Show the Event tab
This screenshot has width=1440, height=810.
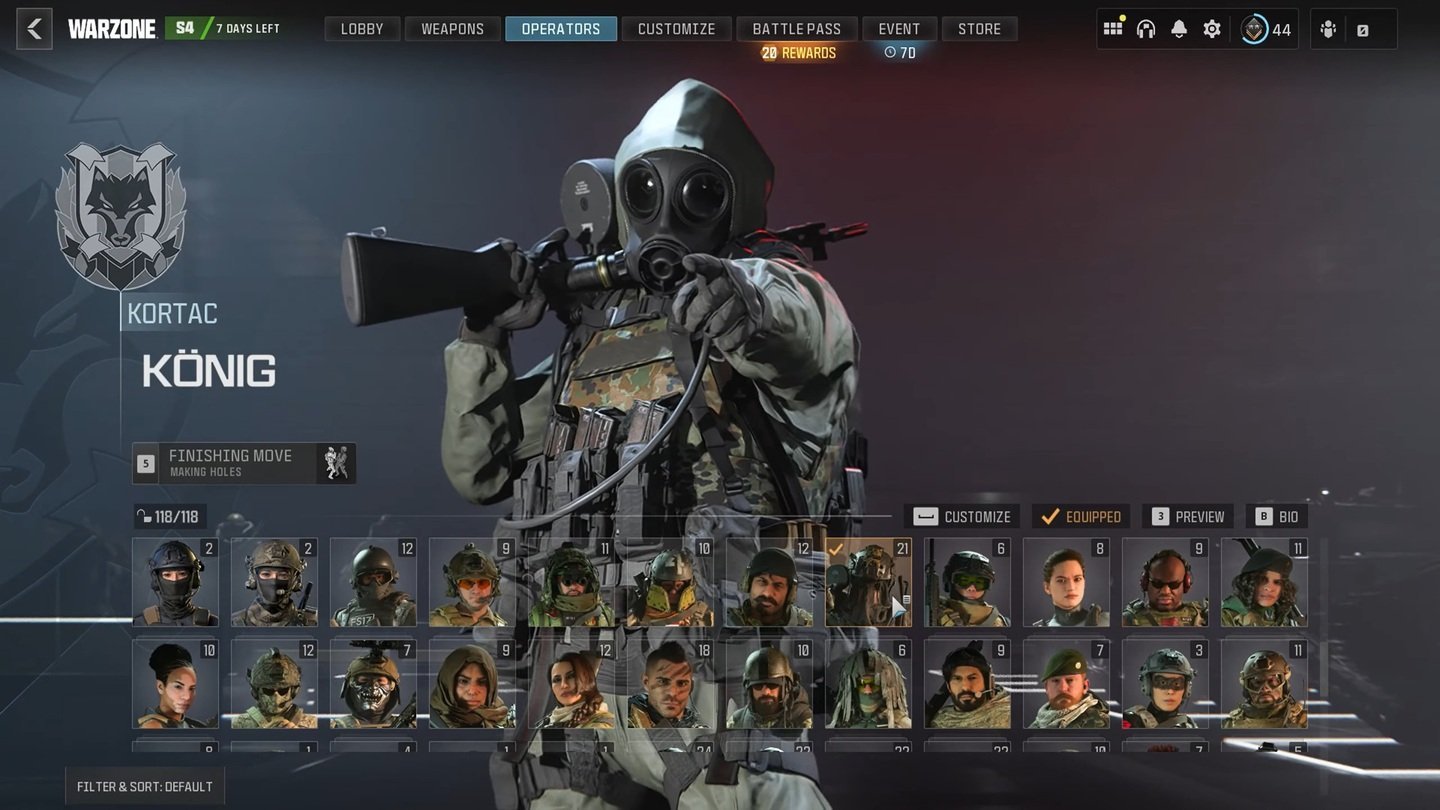[x=899, y=29]
